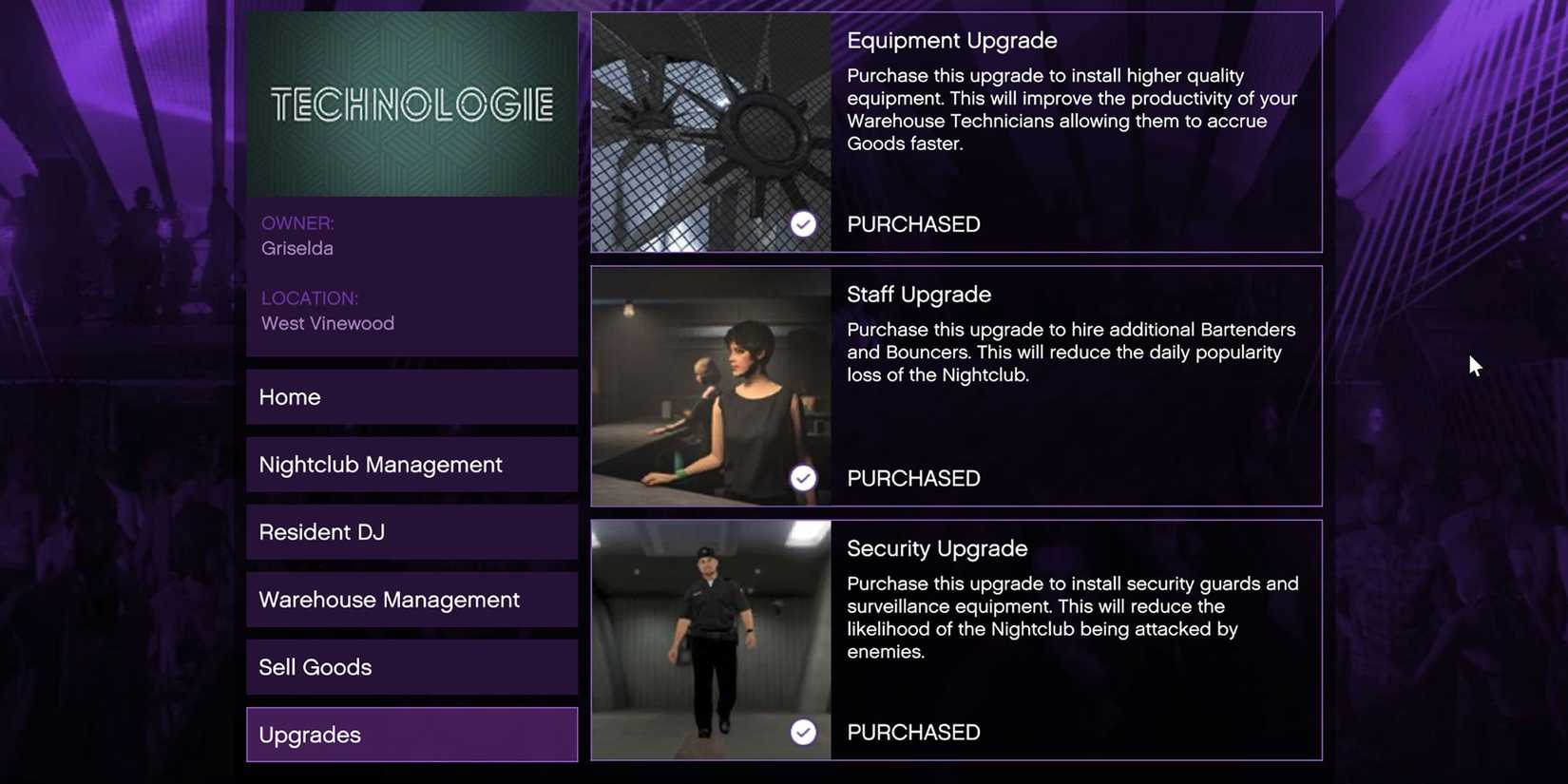
Task: Open Nightclub Management
Action: tap(411, 464)
